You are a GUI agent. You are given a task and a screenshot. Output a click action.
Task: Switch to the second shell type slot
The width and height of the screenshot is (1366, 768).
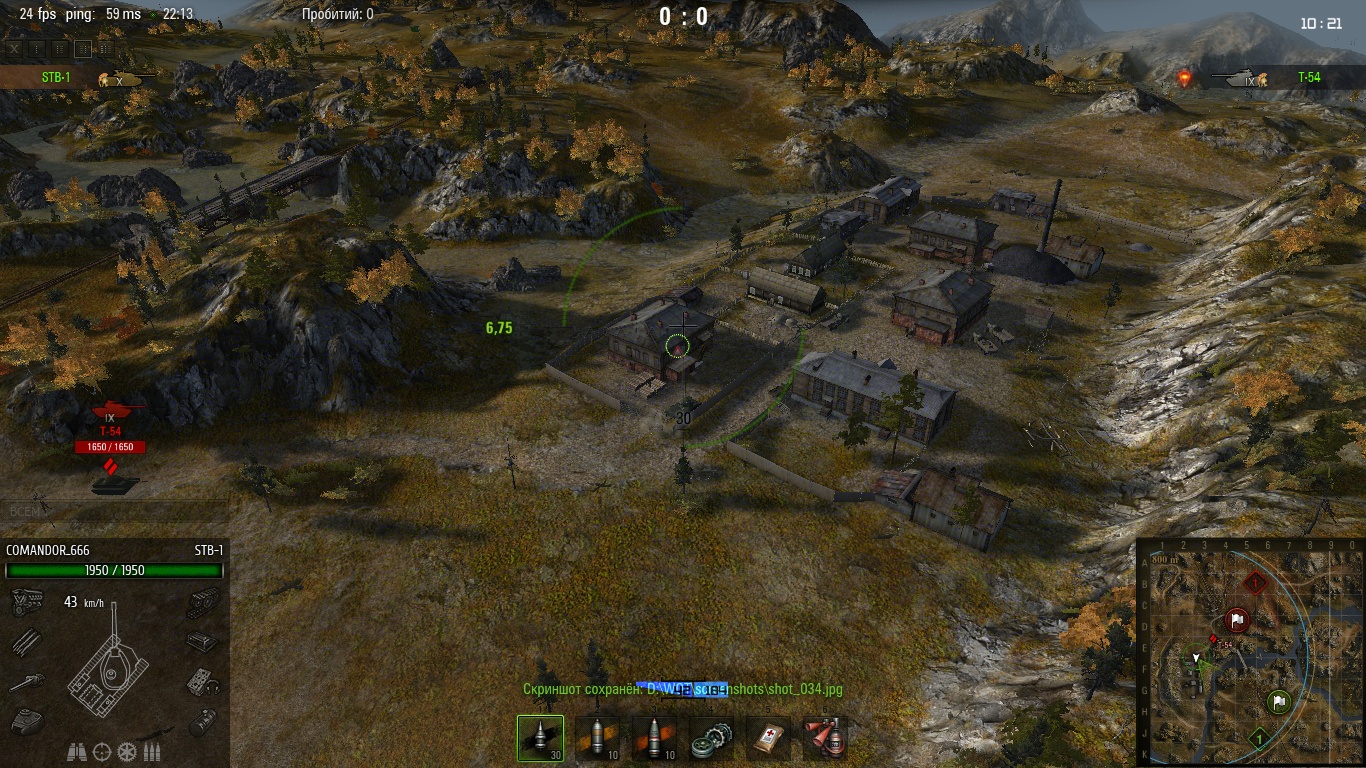click(x=597, y=739)
